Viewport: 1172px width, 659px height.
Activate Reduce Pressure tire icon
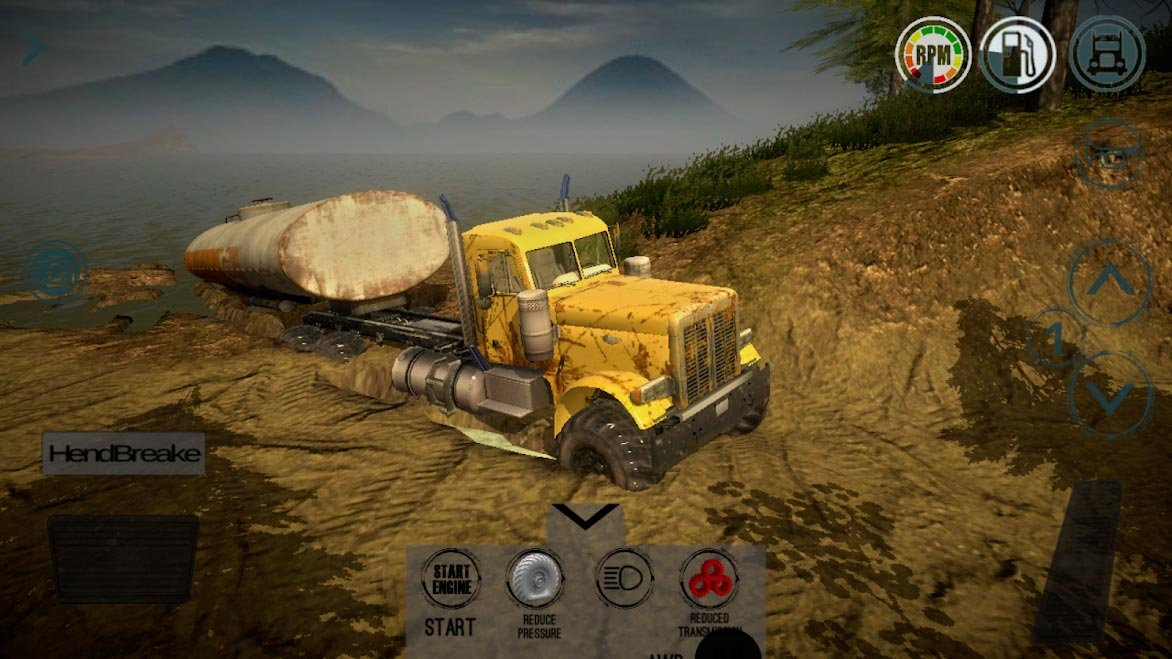(536, 578)
